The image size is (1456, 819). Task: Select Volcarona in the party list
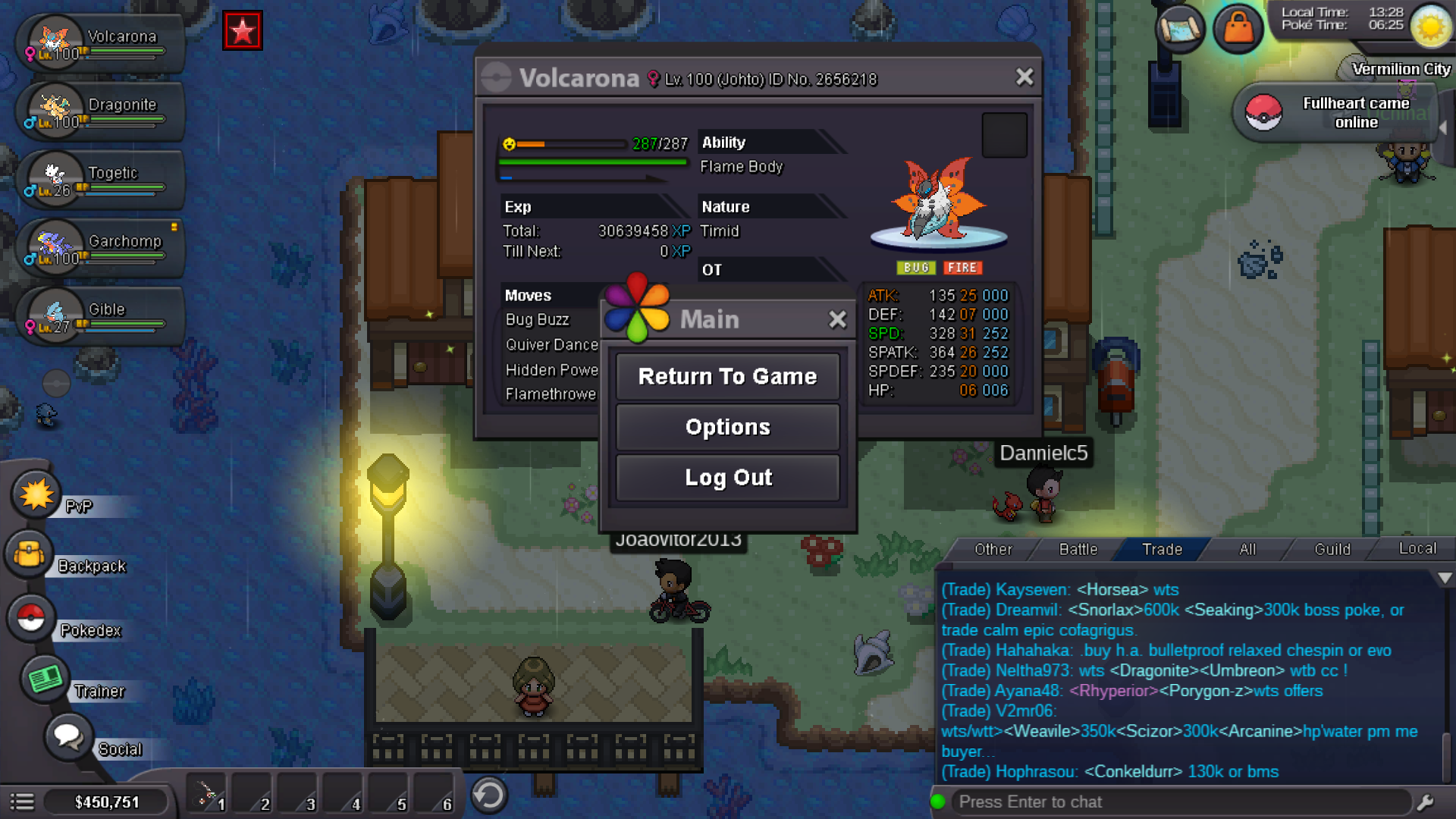pos(99,44)
